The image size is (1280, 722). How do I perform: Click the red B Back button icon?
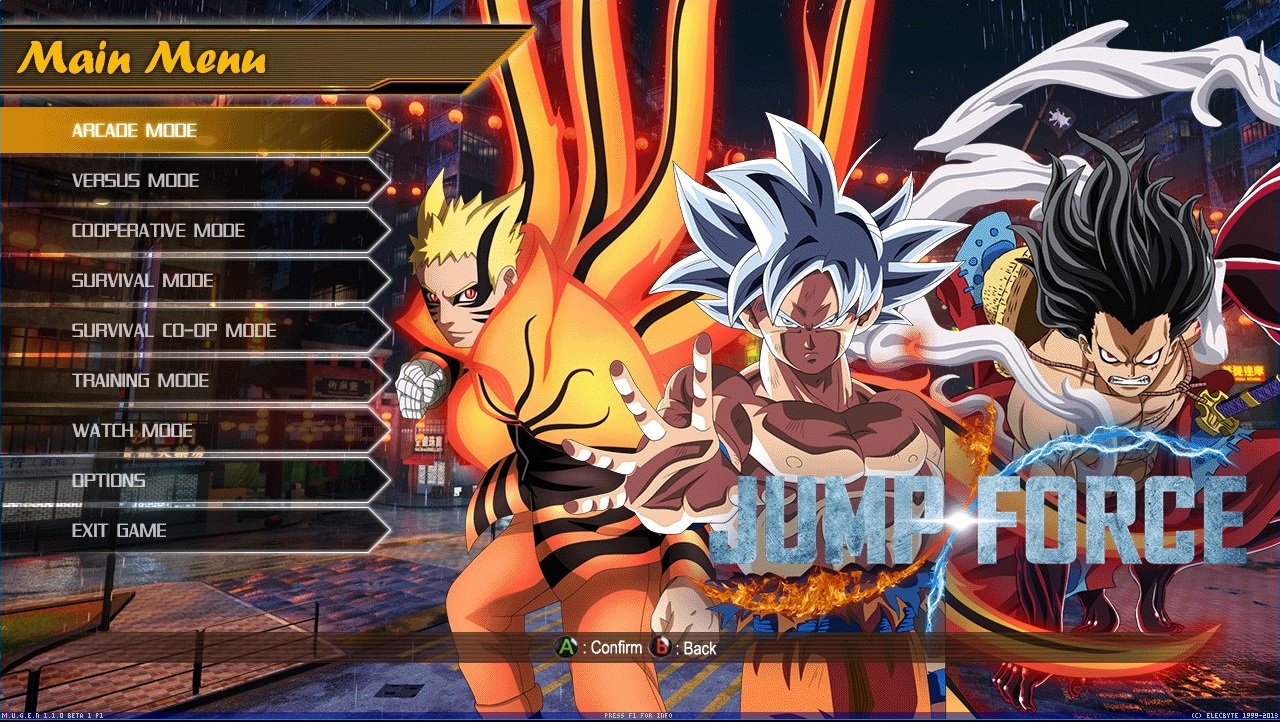662,648
